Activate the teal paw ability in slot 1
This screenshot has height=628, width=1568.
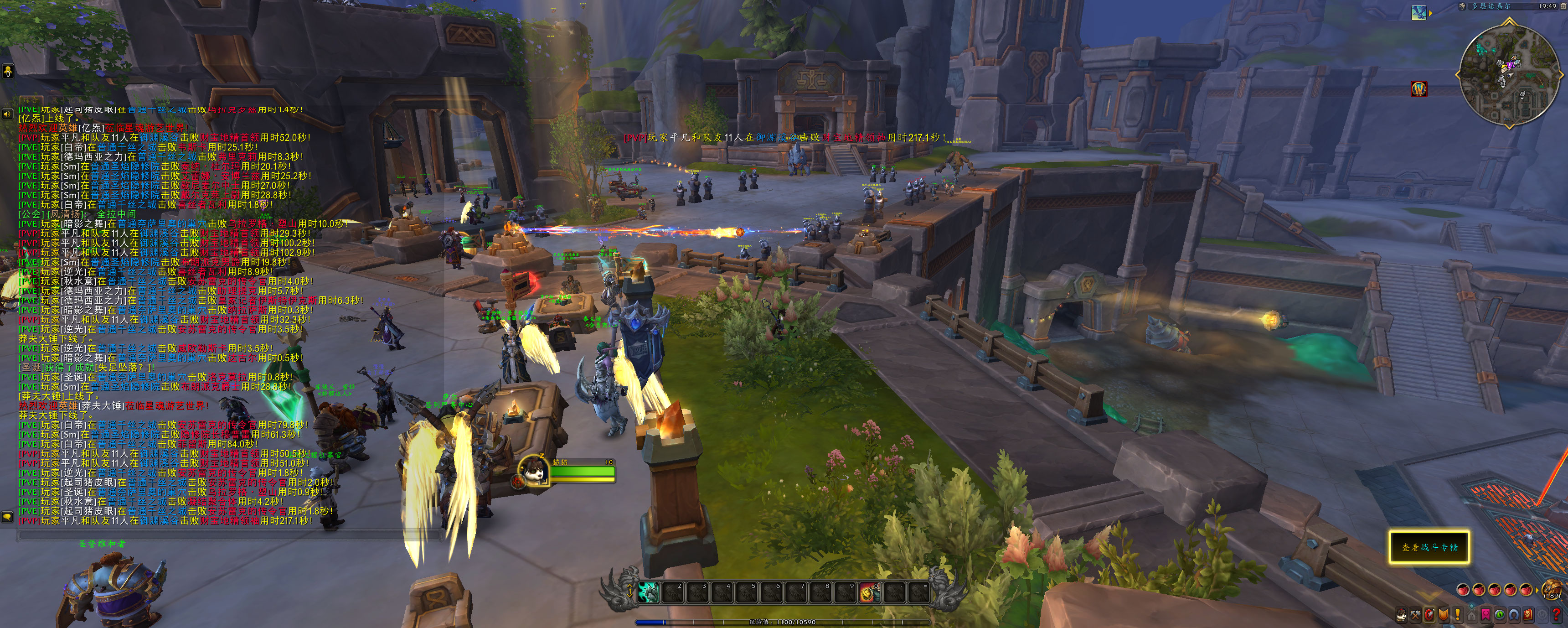click(648, 592)
